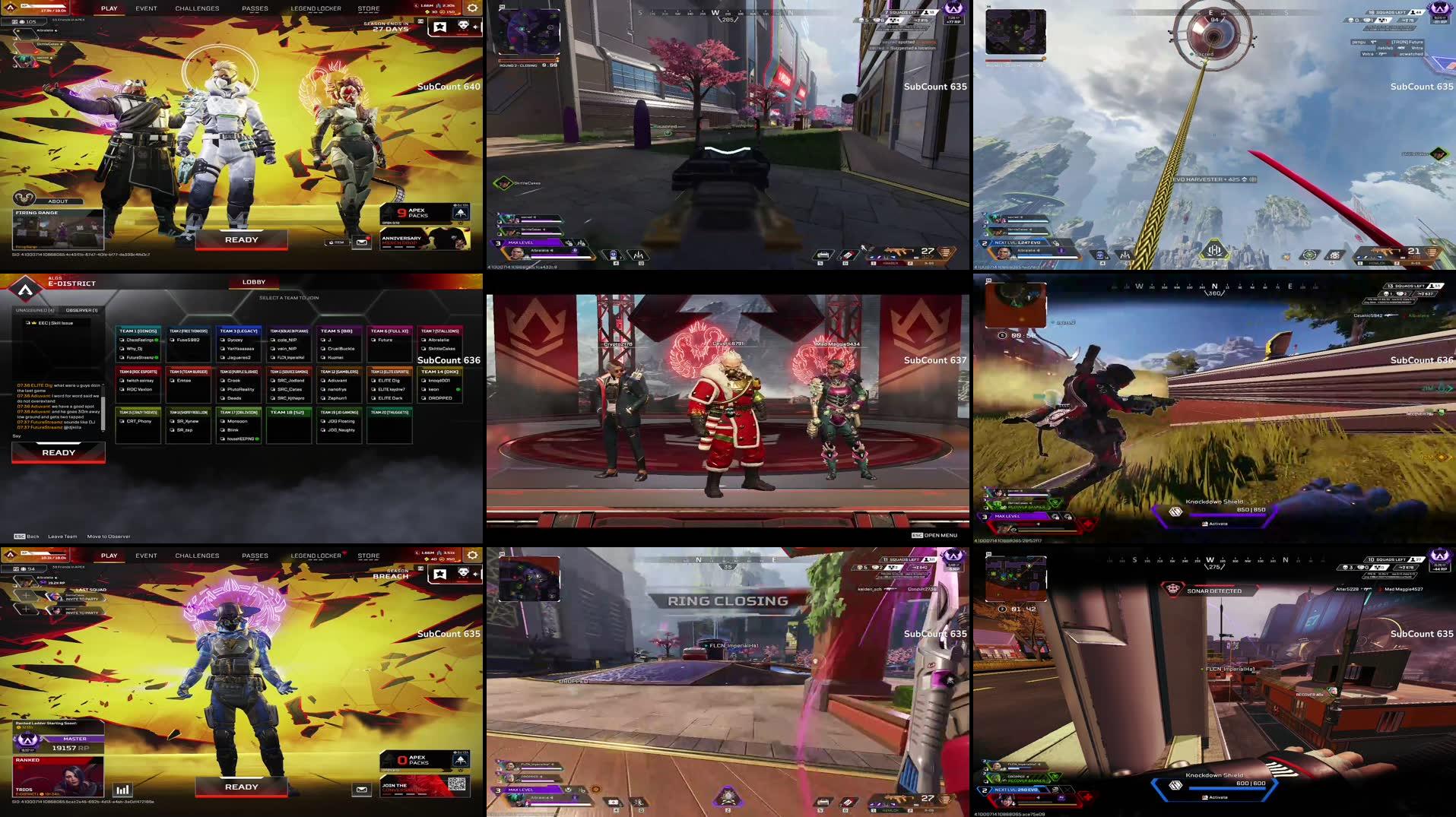
Task: Focus the chat Say field
Action: 57,436
